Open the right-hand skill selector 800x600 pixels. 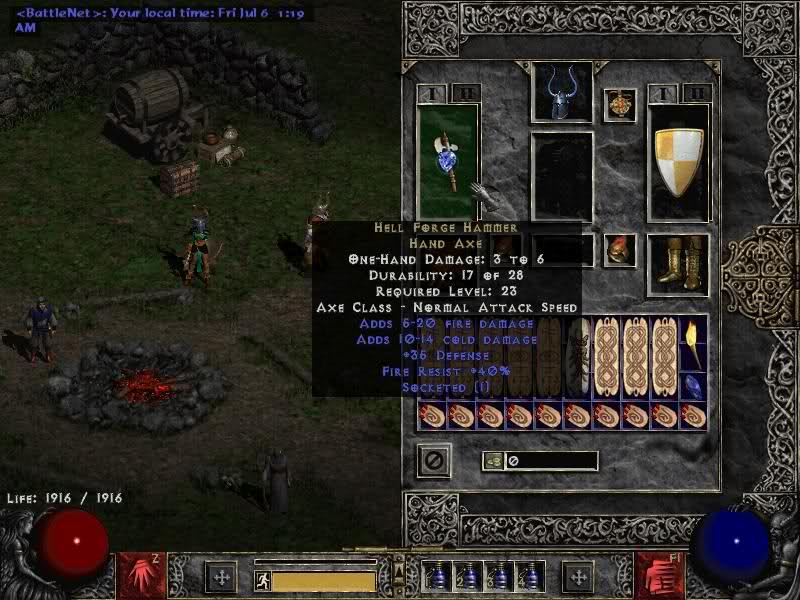click(x=660, y=573)
